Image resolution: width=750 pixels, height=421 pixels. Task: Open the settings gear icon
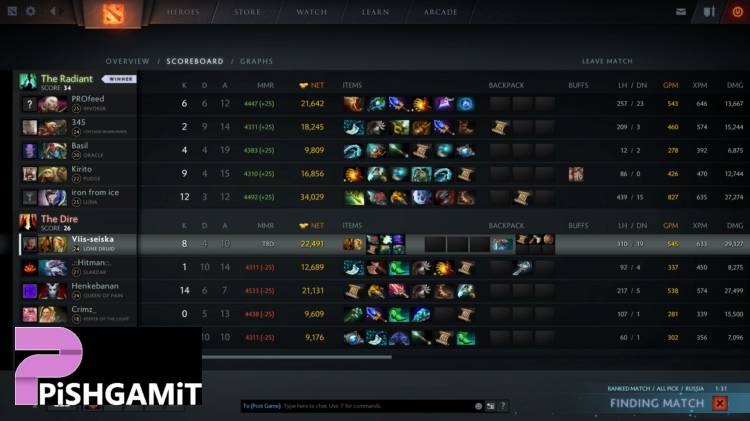(x=30, y=12)
